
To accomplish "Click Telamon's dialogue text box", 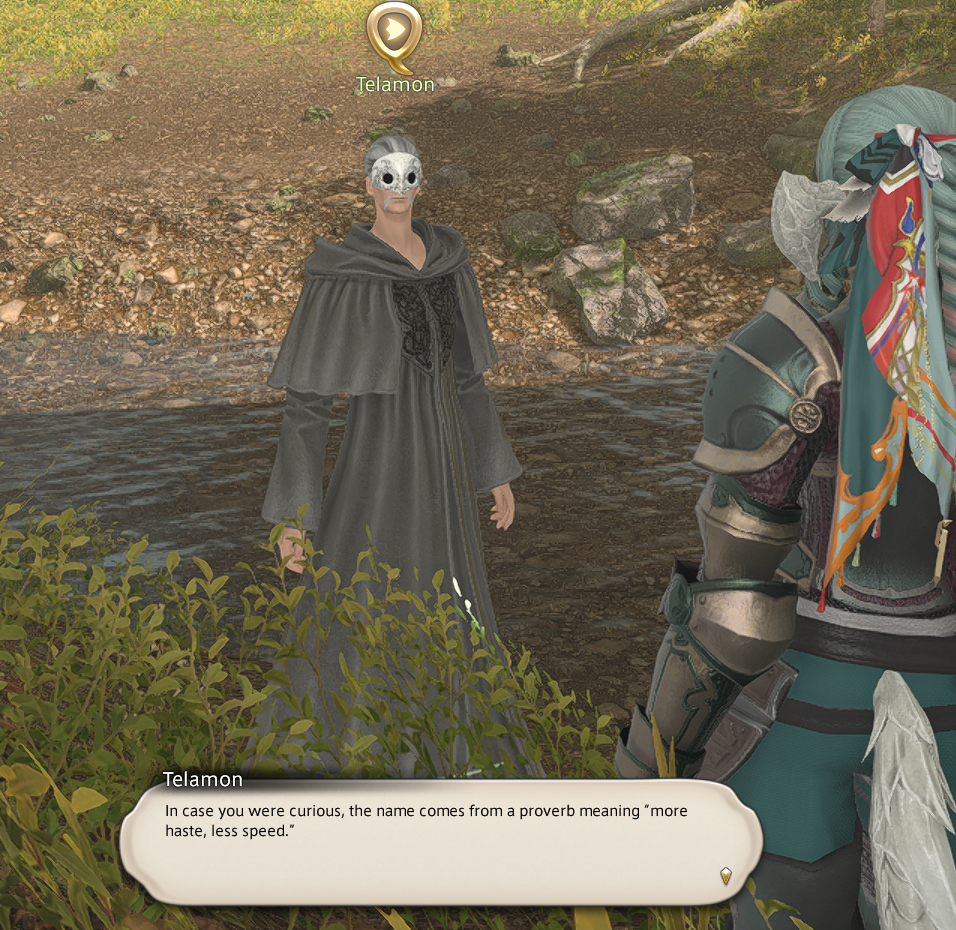I will (x=440, y=840).
